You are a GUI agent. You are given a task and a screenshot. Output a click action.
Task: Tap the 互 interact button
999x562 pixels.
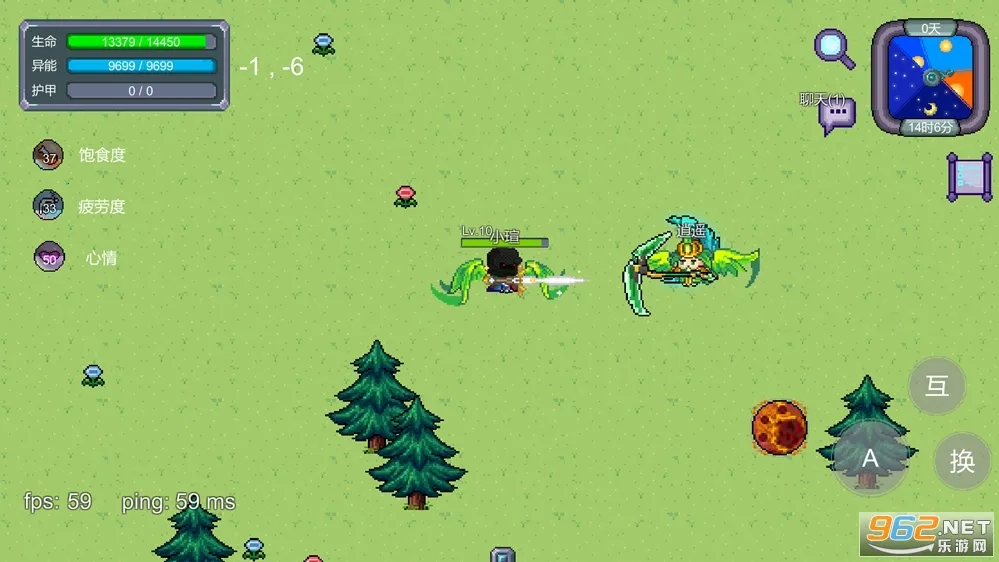(937, 387)
